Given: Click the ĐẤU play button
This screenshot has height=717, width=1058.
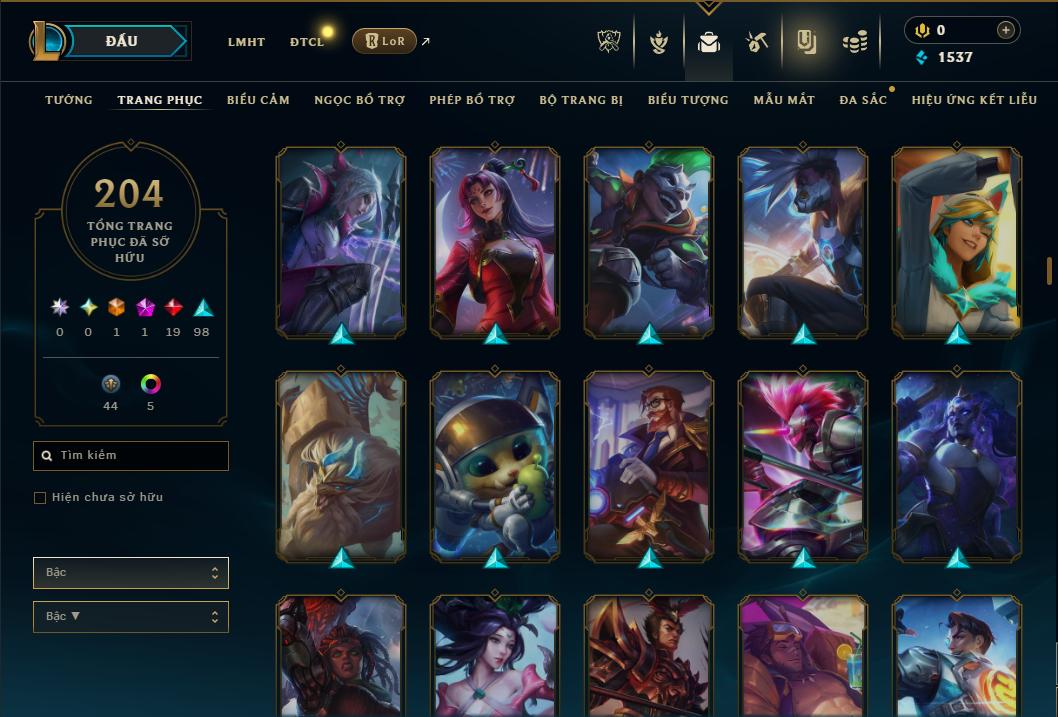Looking at the screenshot, I should pos(121,41).
